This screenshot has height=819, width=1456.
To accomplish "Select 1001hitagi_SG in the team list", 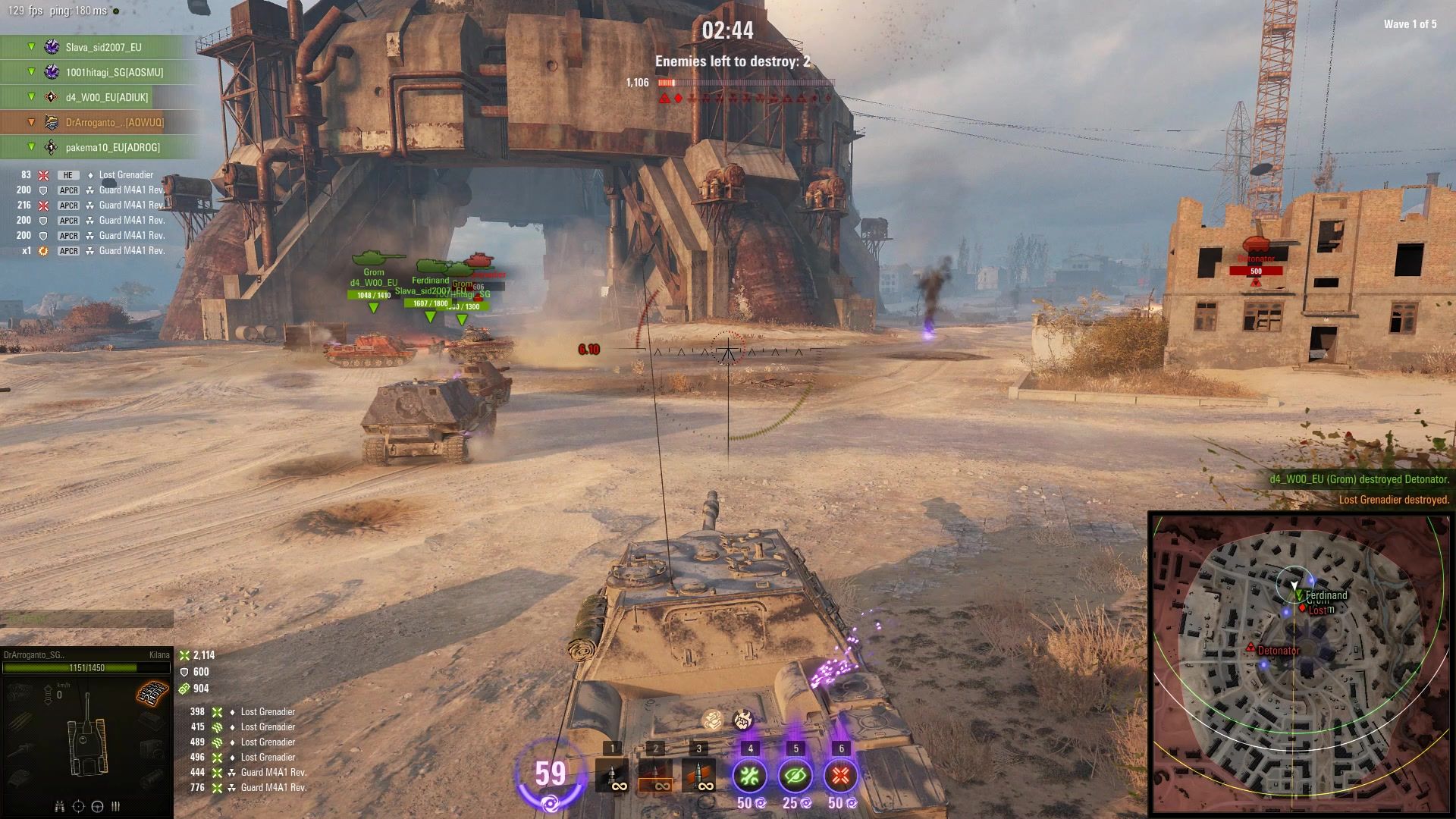I will [114, 72].
